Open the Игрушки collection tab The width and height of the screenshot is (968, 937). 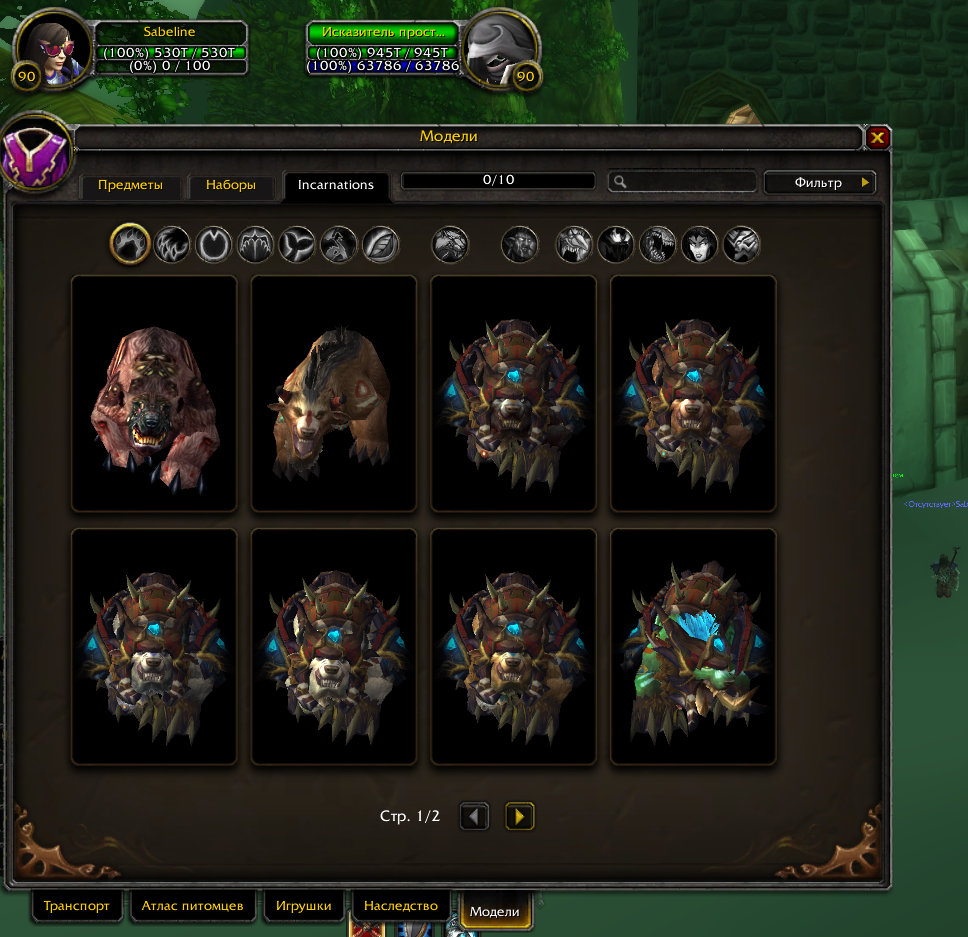click(x=304, y=906)
